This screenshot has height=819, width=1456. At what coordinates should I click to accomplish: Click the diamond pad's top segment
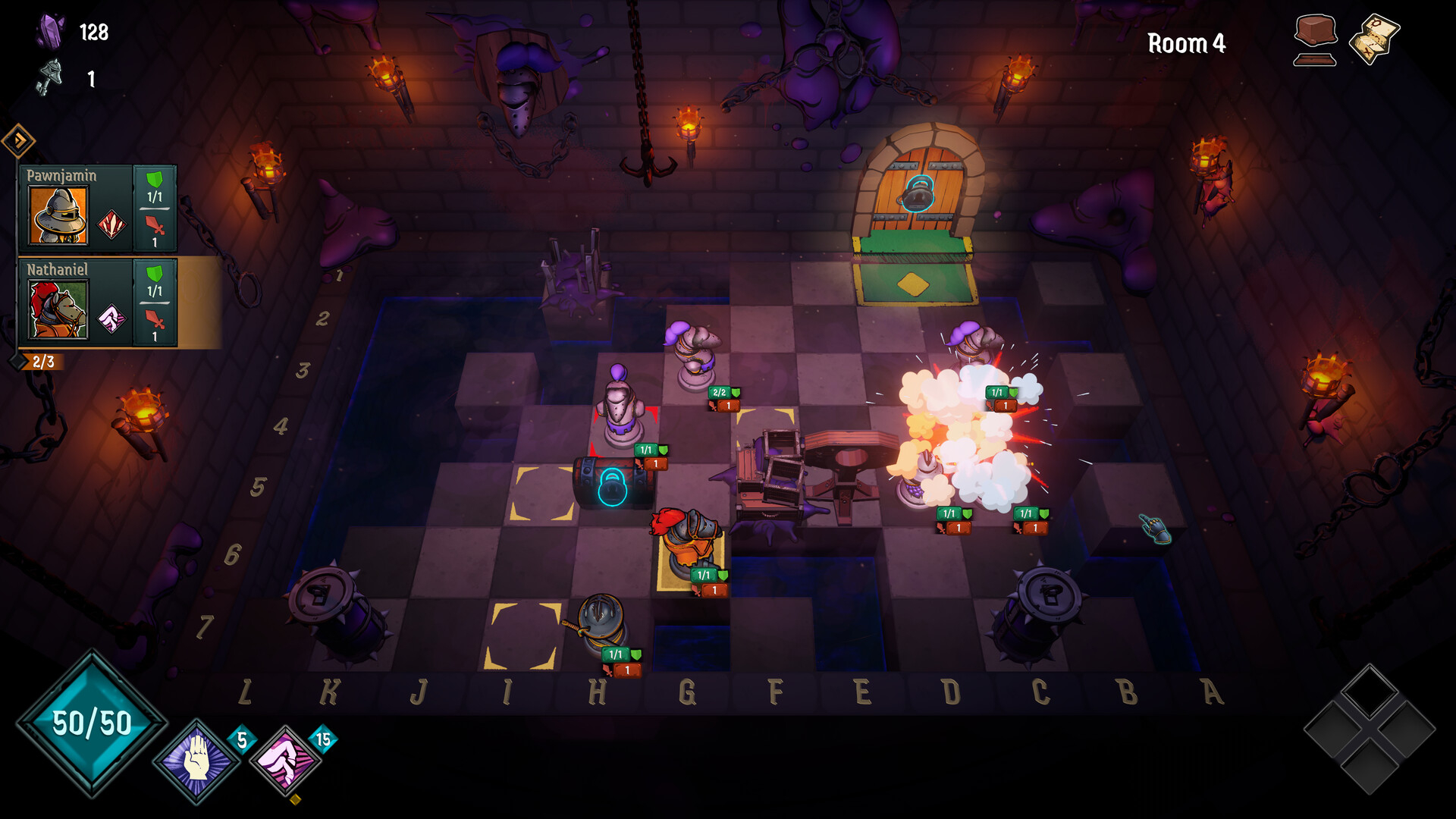click(x=1370, y=692)
